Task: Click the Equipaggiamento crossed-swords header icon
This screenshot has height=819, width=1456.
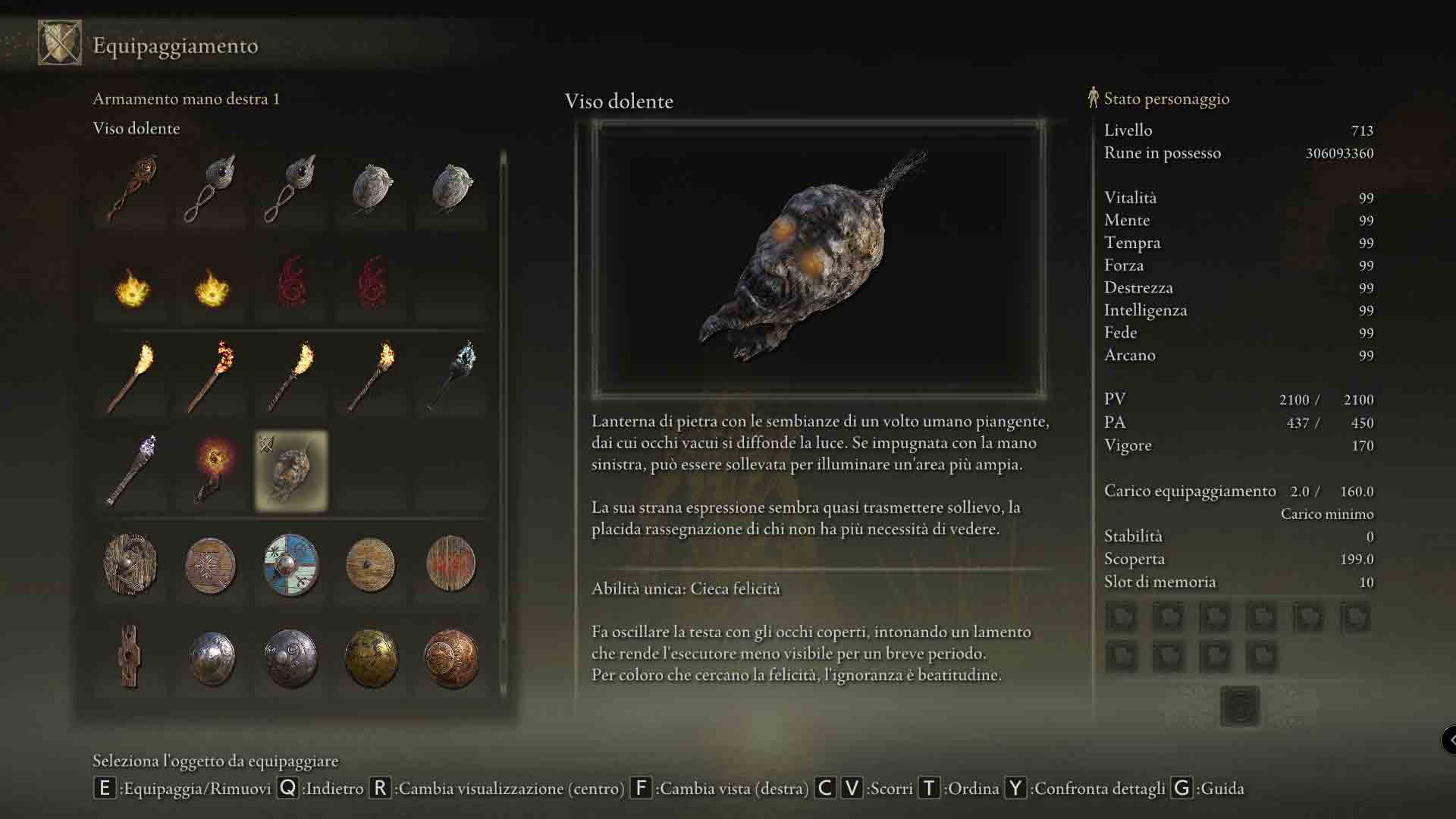Action: click(x=60, y=43)
